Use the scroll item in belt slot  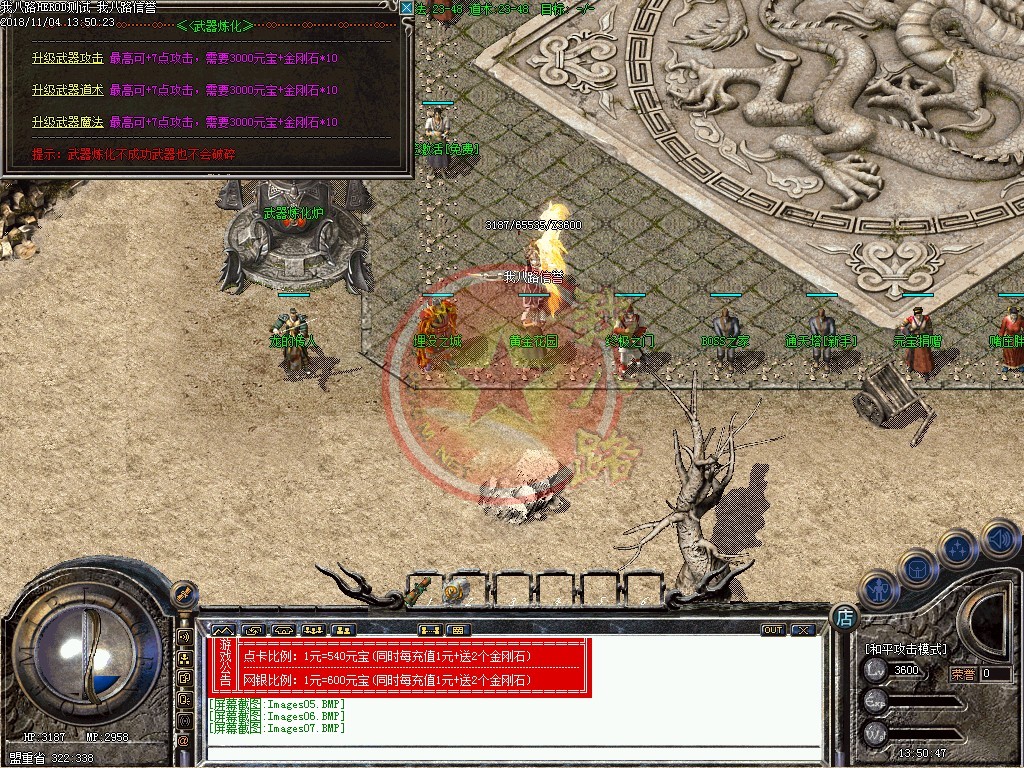coord(423,586)
